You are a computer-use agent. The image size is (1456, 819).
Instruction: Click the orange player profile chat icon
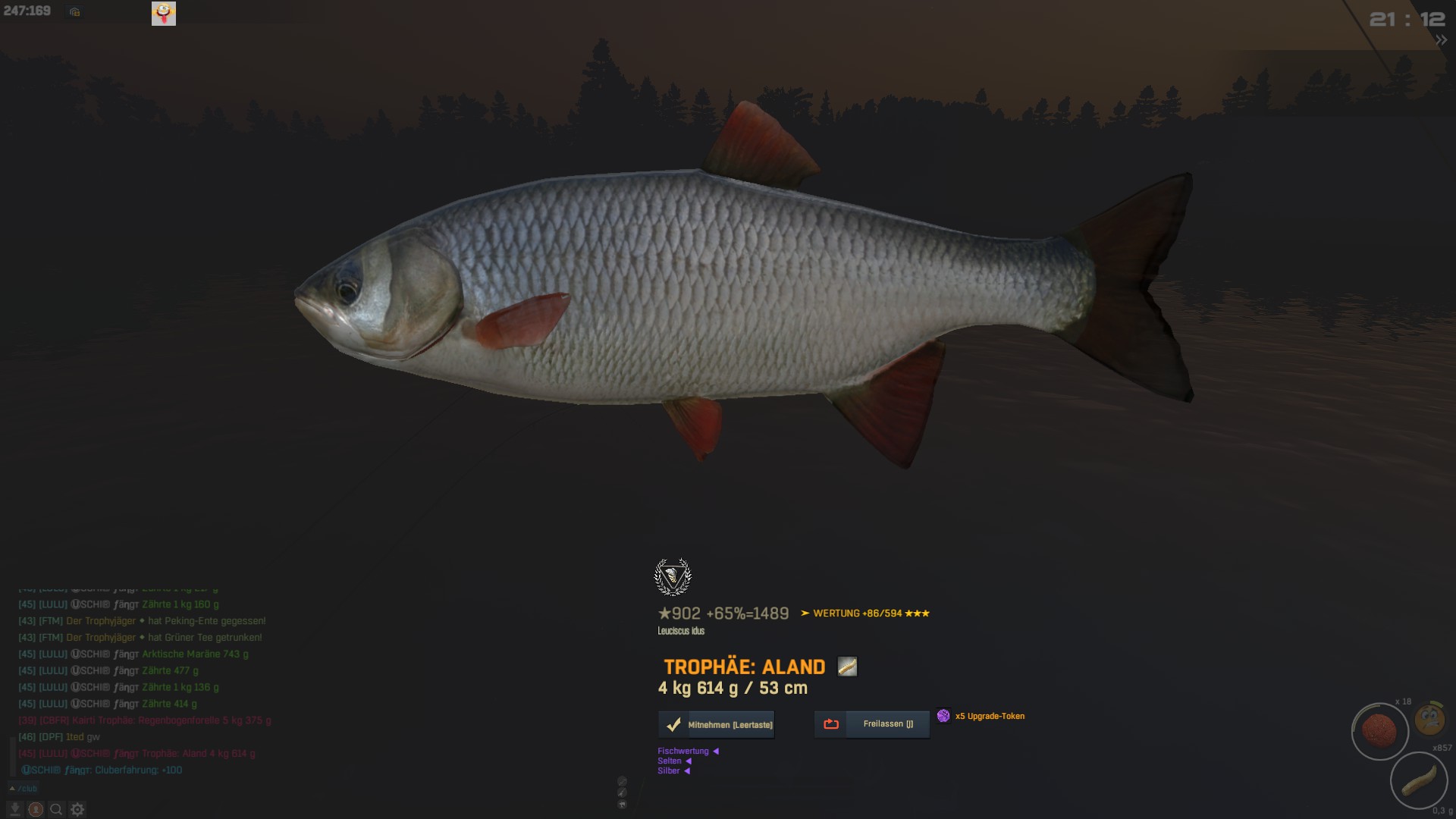click(35, 810)
